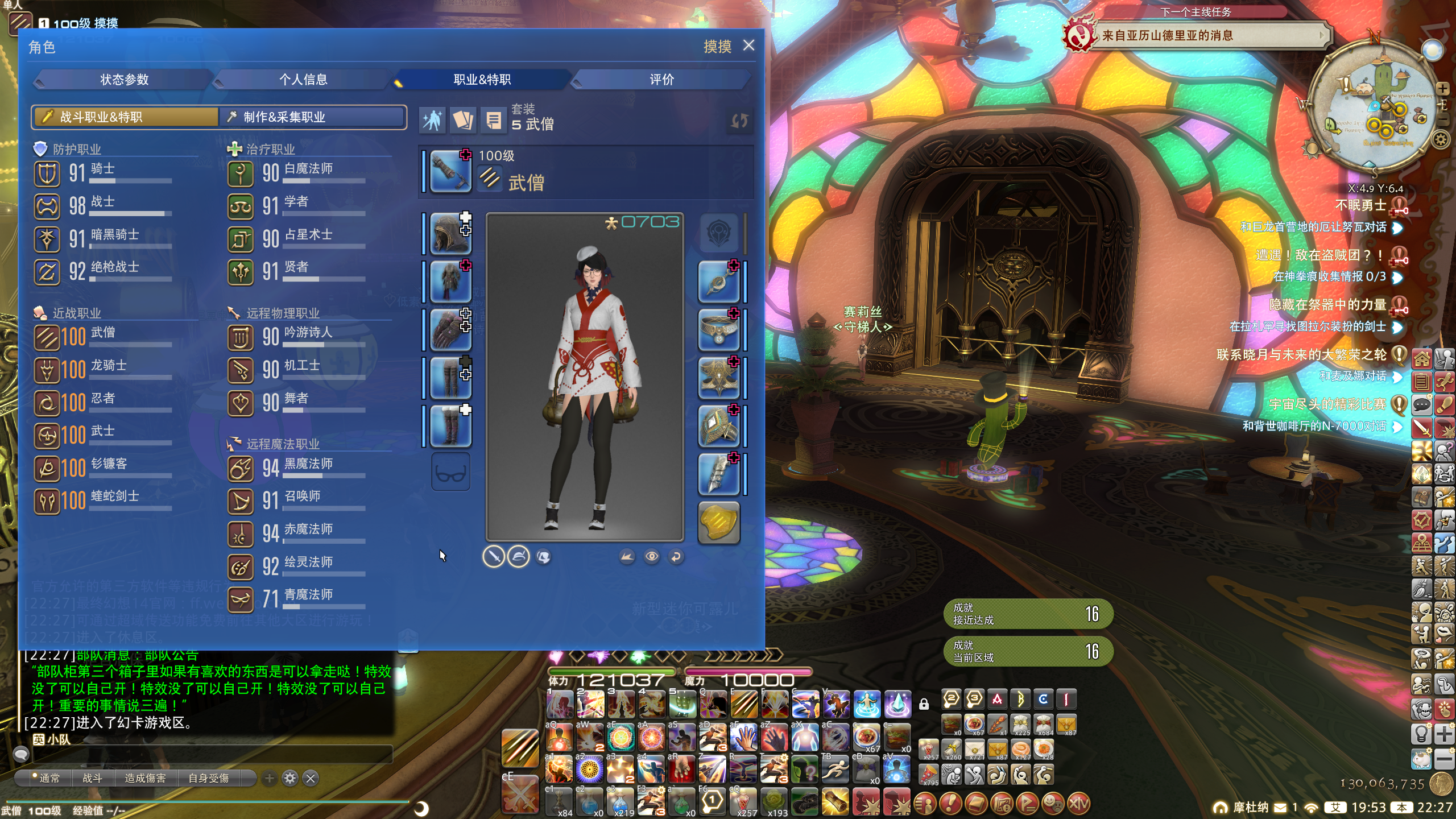Click the glasses facewear slot
Image resolution: width=1456 pixels, height=819 pixels.
(450, 472)
